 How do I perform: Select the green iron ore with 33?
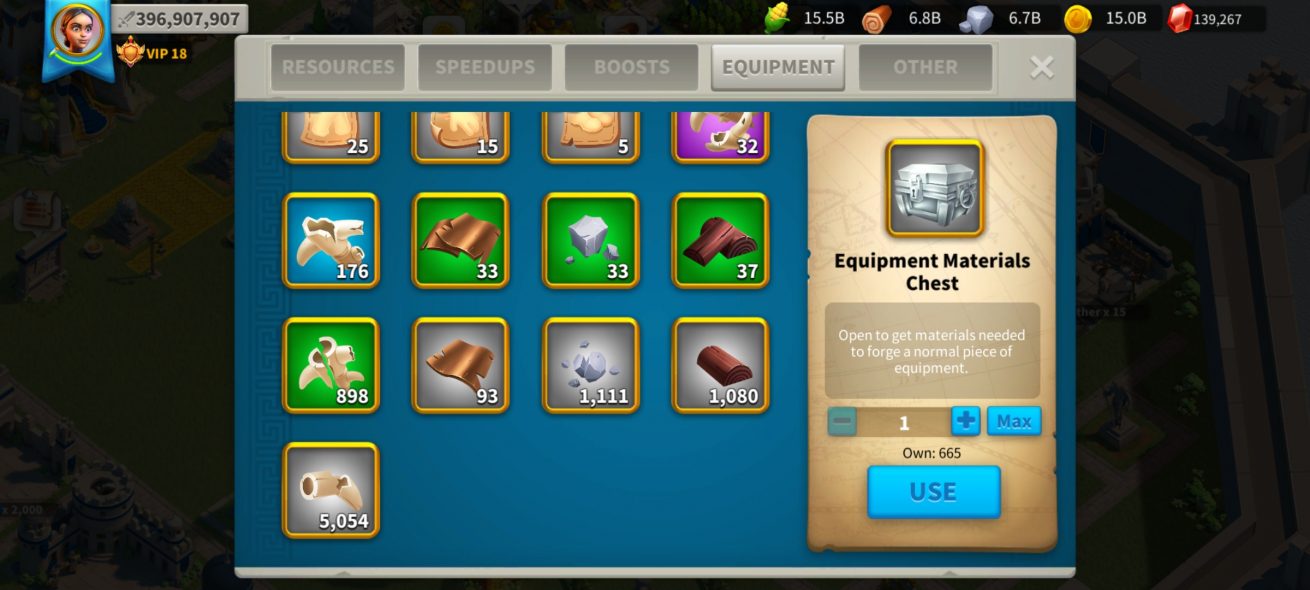(591, 241)
